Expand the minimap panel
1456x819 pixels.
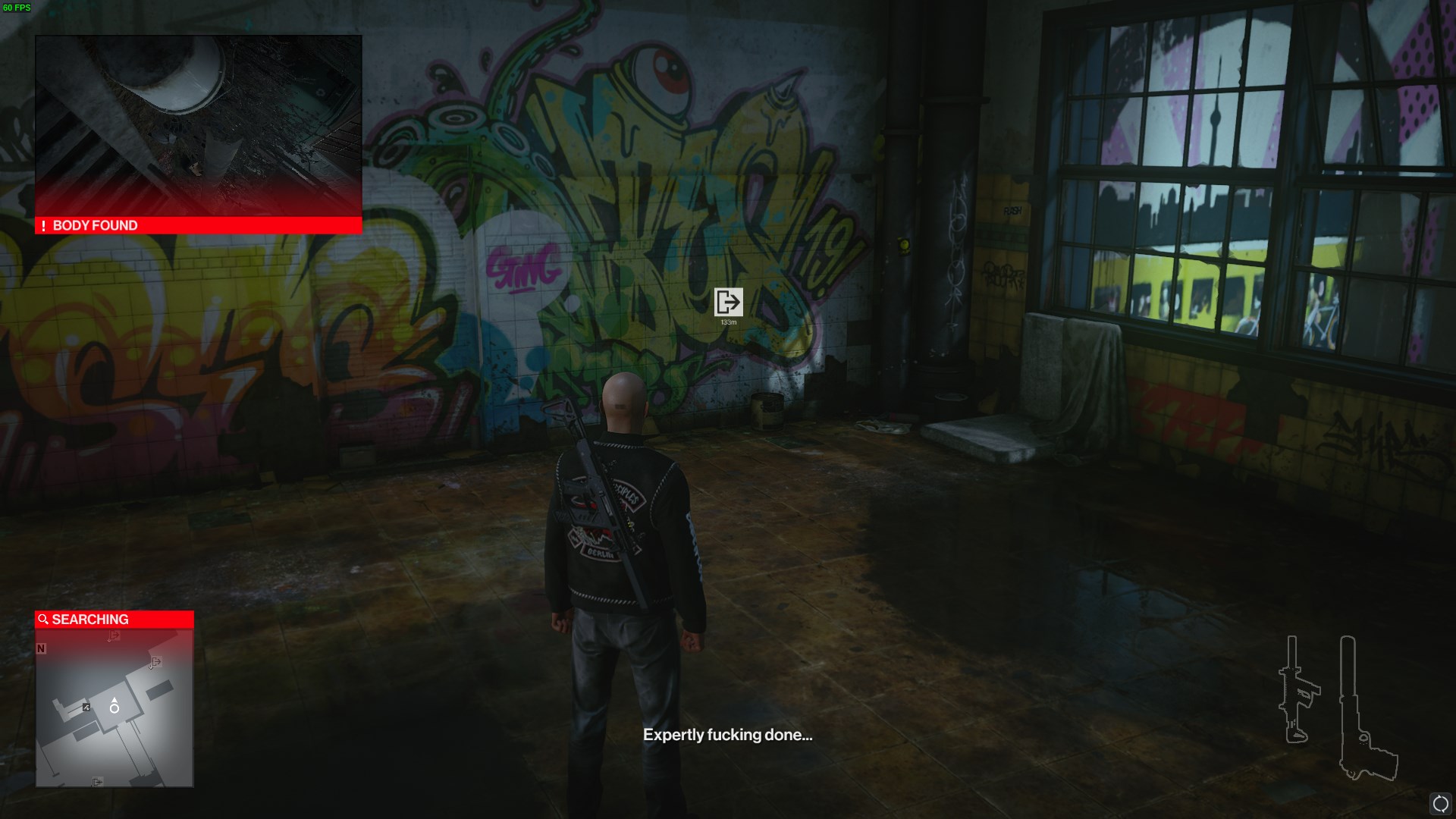point(114,709)
